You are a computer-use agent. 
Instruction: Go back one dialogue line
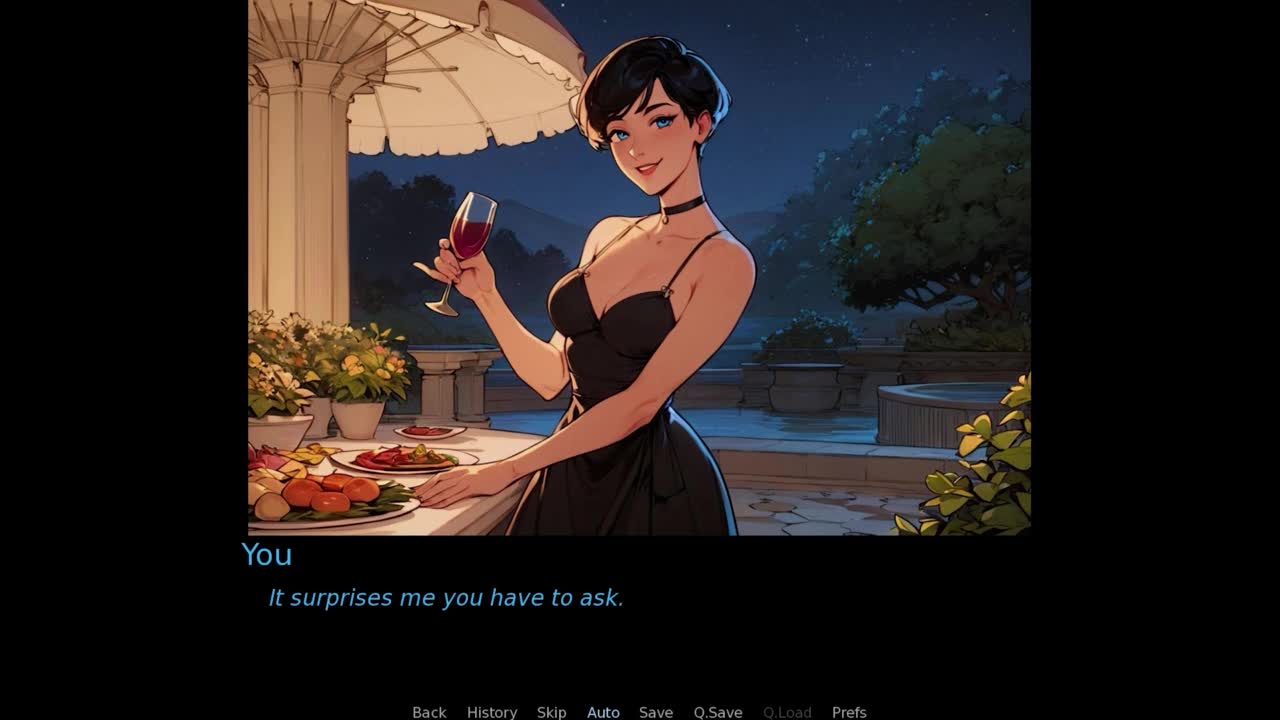tap(429, 712)
